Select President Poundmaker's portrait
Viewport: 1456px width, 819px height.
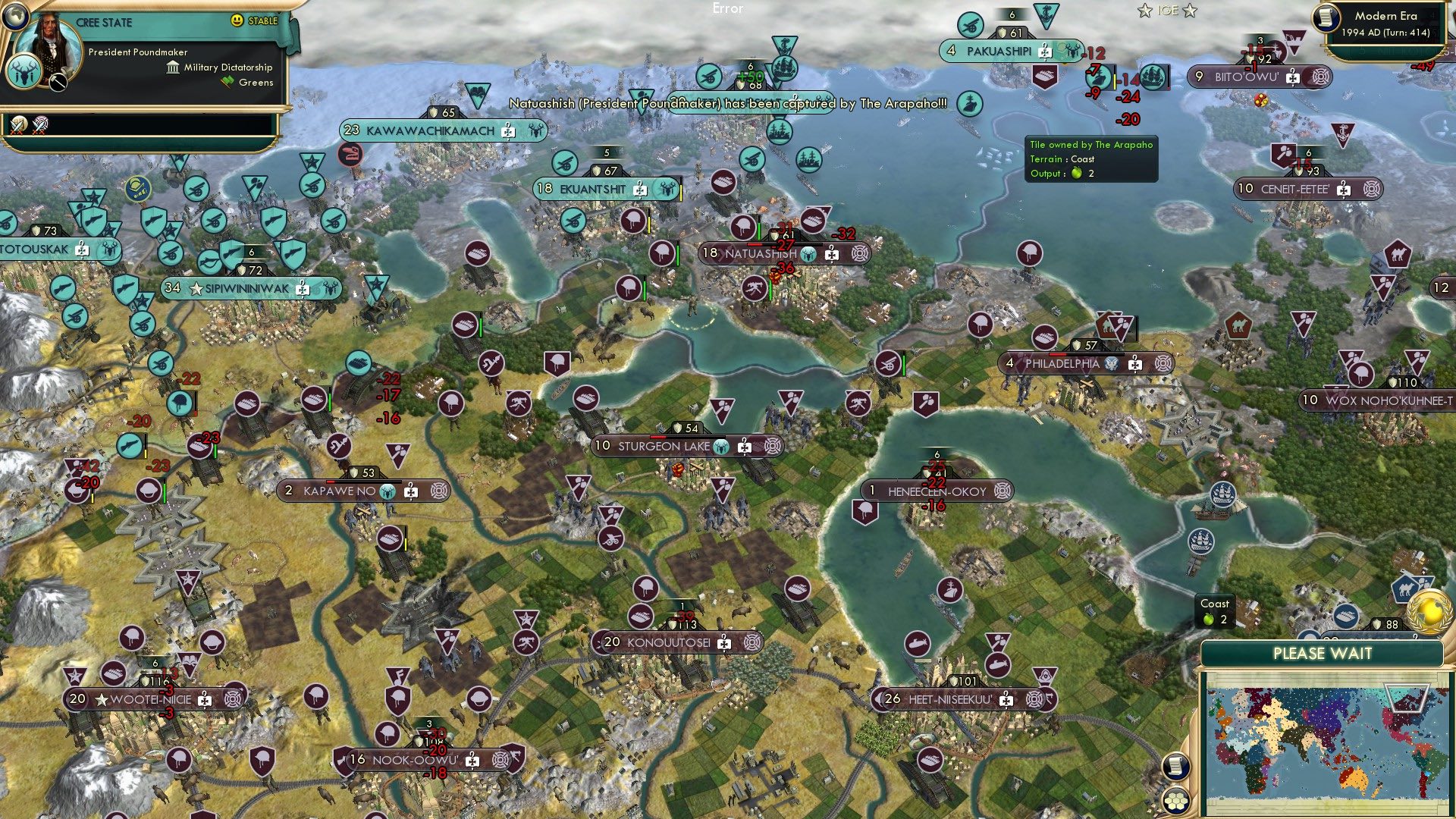(x=50, y=47)
